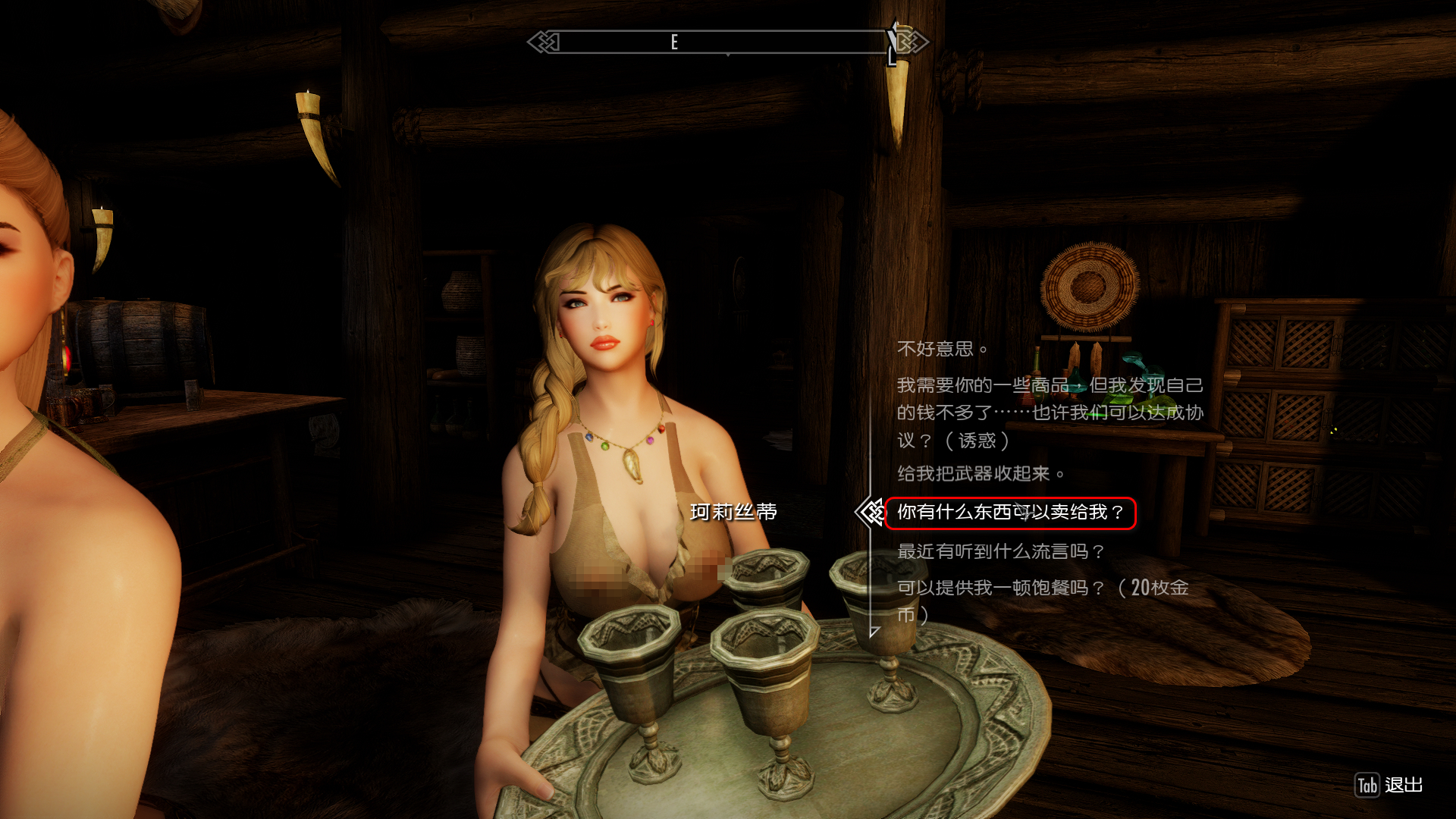Viewport: 1456px width, 819px height.
Task: Select the seduction (诱惑) dialogue option
Action: [x=1050, y=413]
